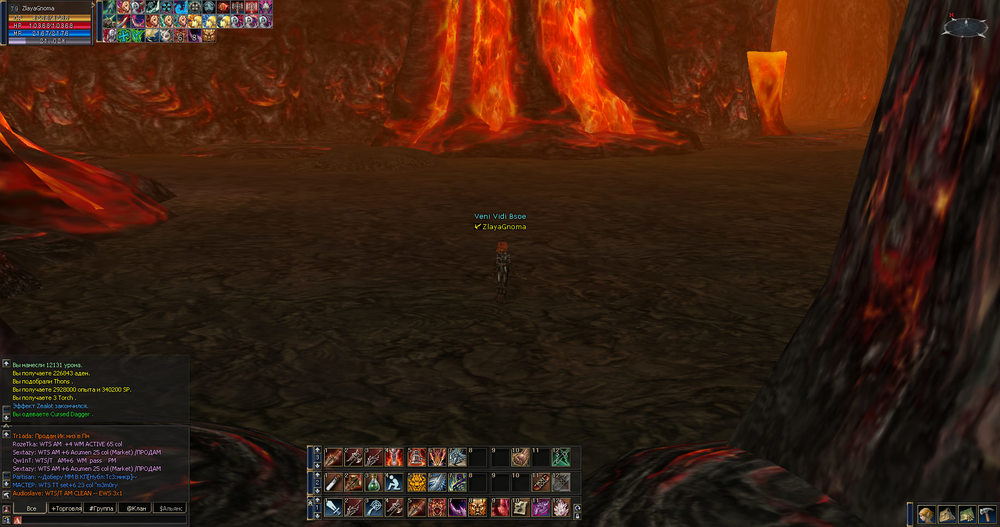Switch to the @Клан clan chat tab

point(135,508)
